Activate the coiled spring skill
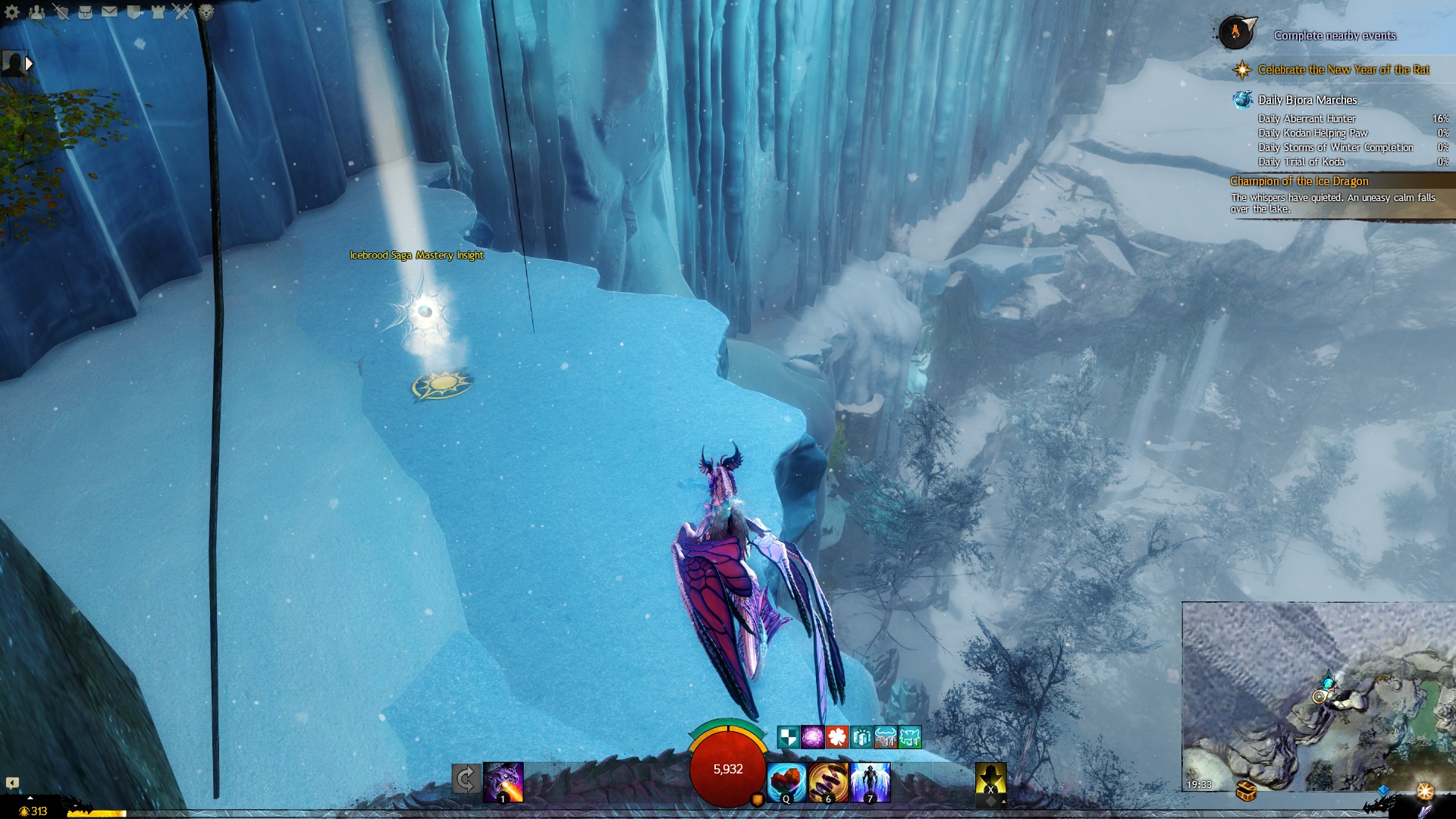The image size is (1456, 819). [x=828, y=782]
